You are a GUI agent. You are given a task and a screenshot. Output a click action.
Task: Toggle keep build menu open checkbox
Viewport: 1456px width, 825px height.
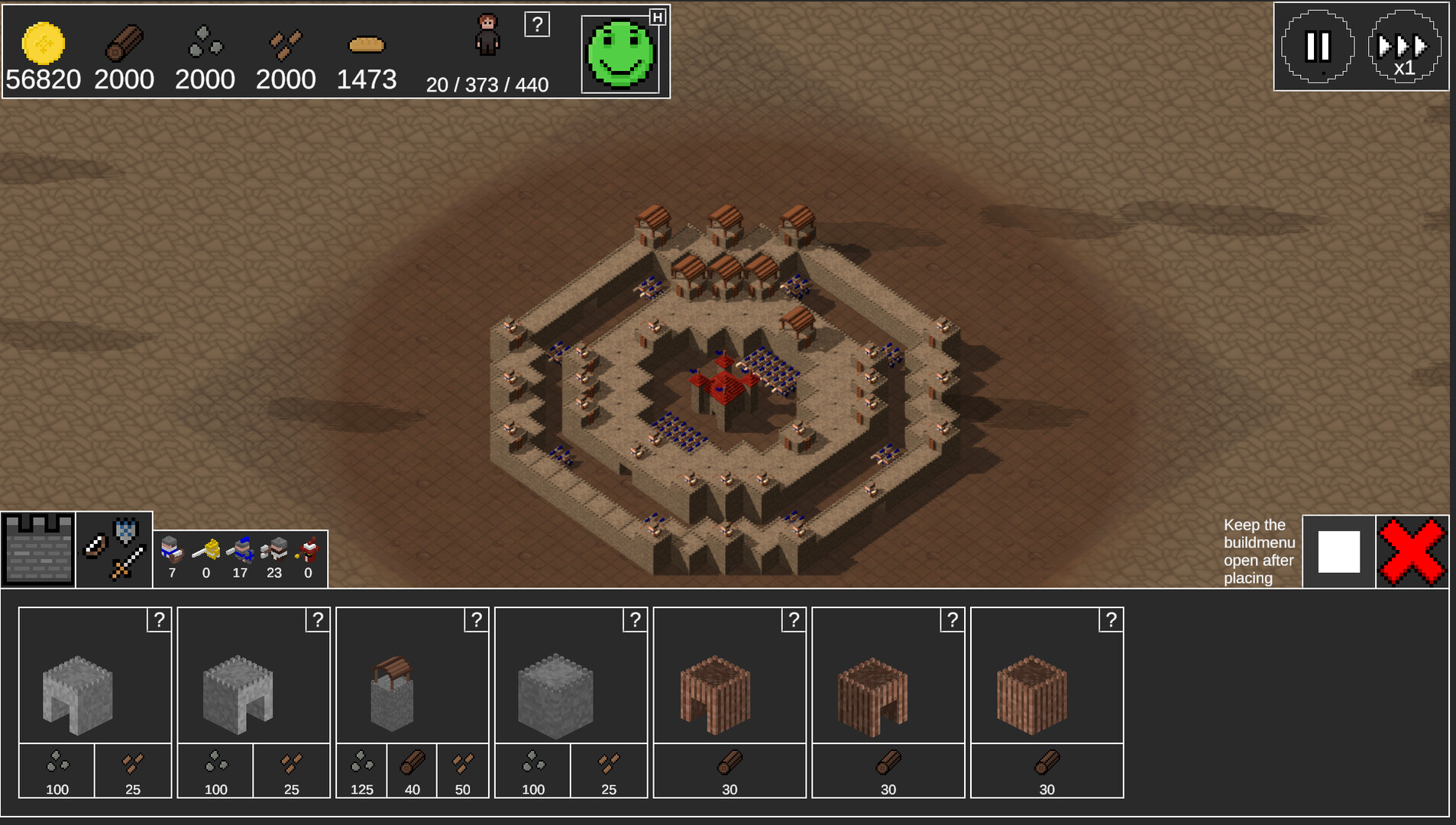click(x=1338, y=552)
